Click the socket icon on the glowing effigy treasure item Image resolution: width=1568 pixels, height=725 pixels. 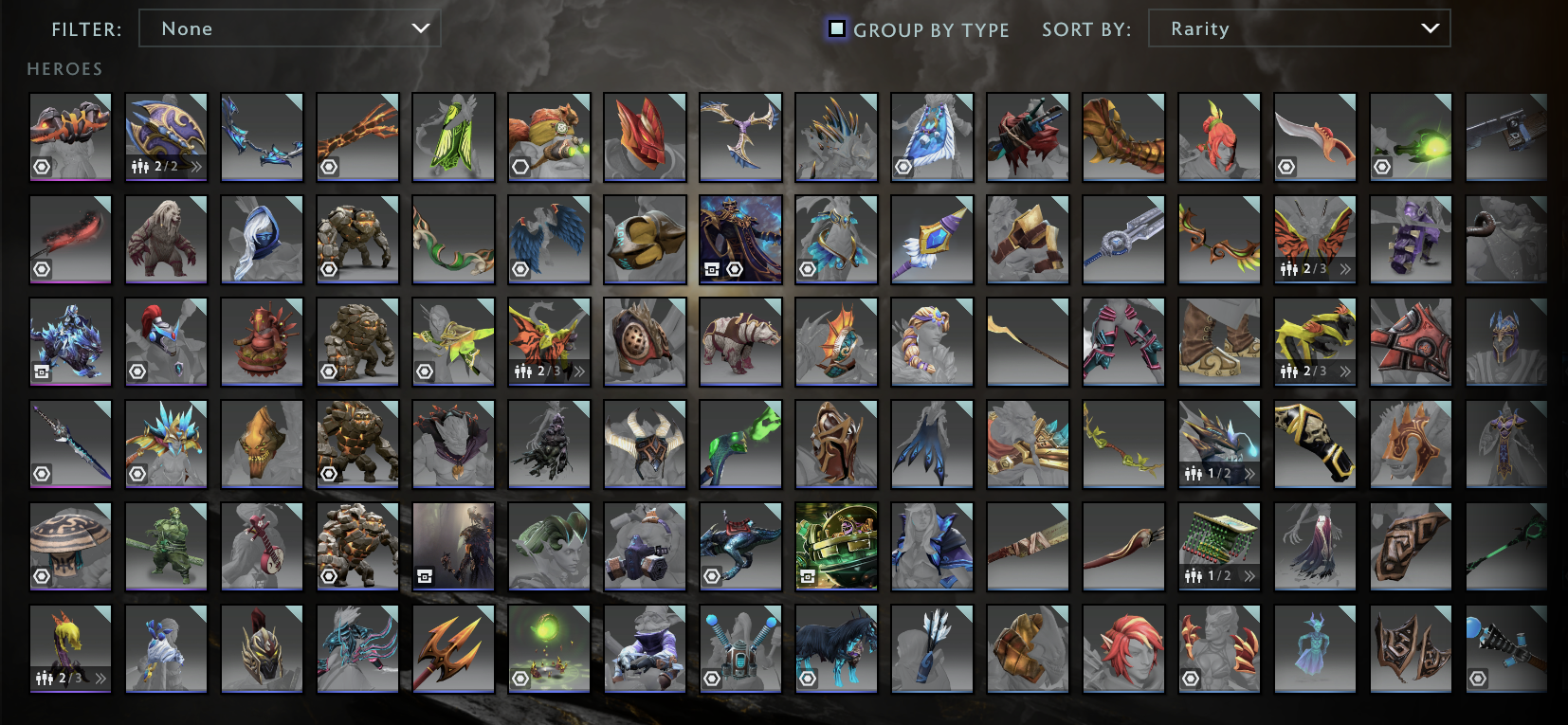(520, 679)
